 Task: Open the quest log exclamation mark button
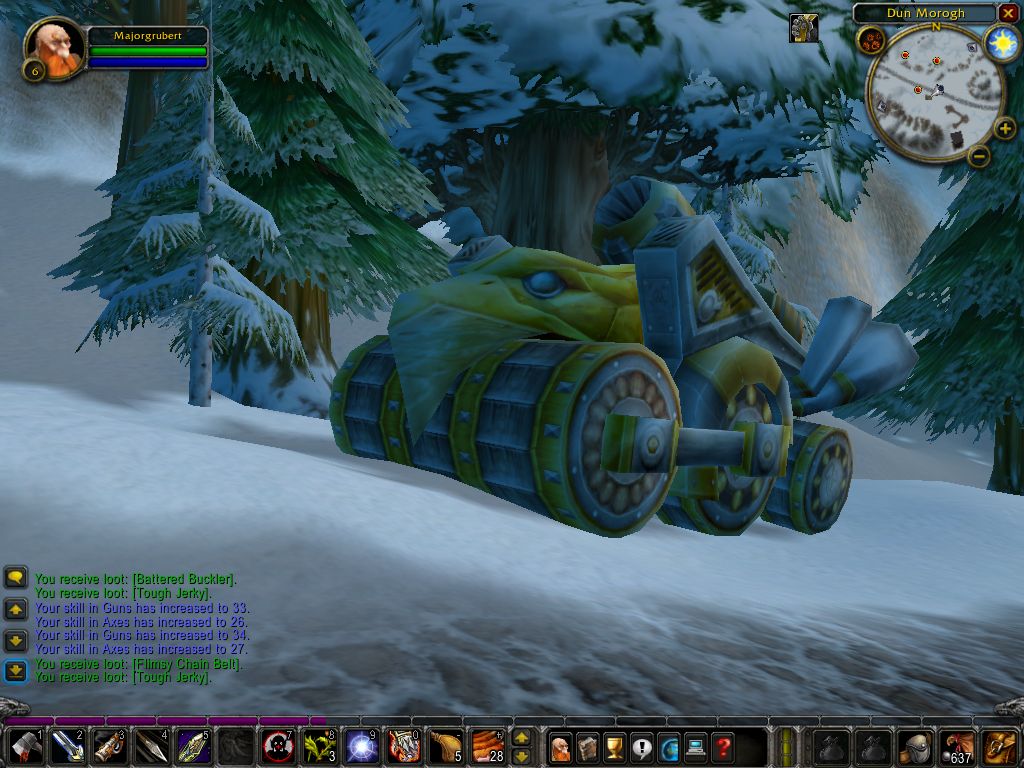click(641, 746)
